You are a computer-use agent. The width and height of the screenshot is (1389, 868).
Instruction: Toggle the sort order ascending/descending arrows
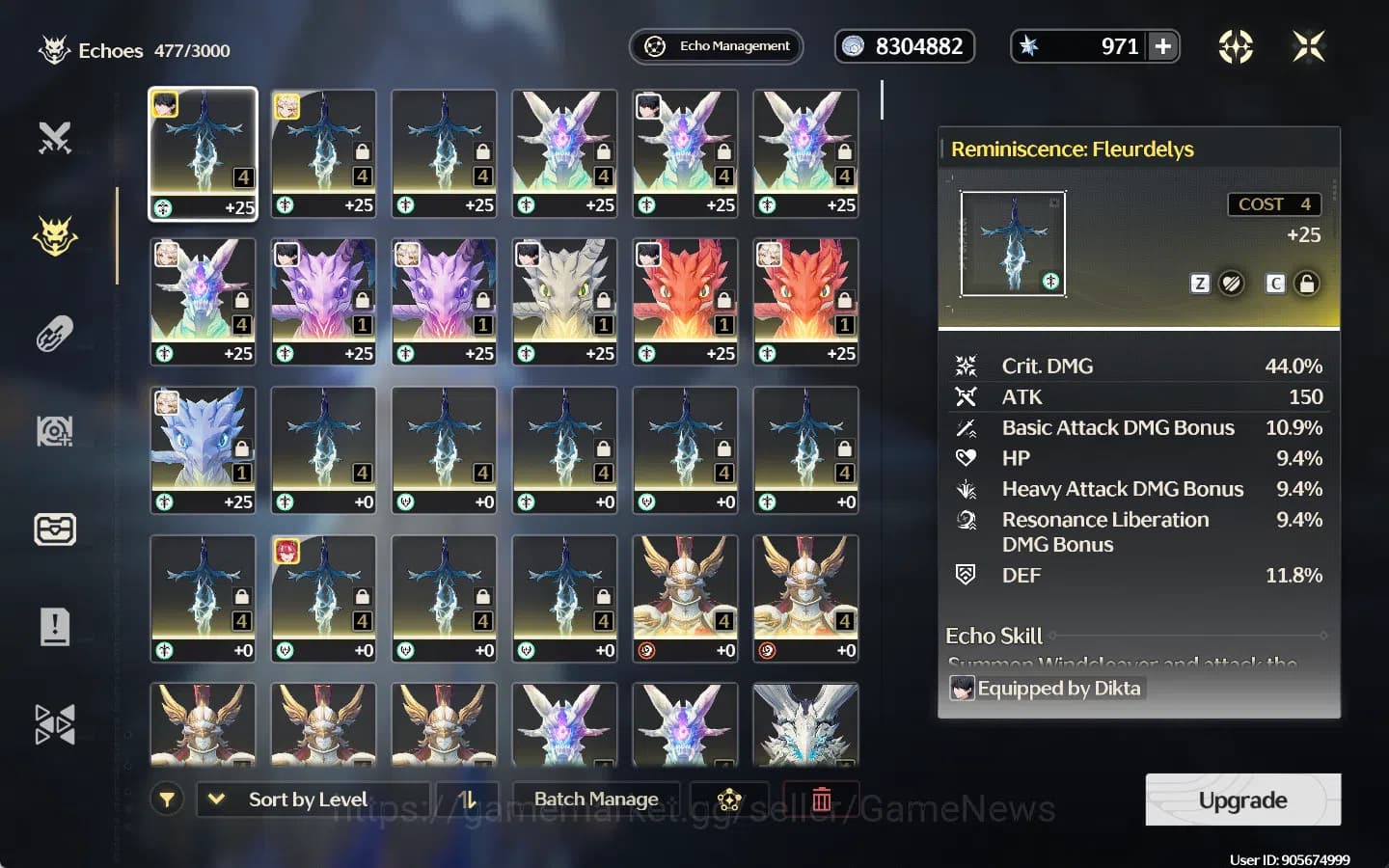click(x=470, y=799)
